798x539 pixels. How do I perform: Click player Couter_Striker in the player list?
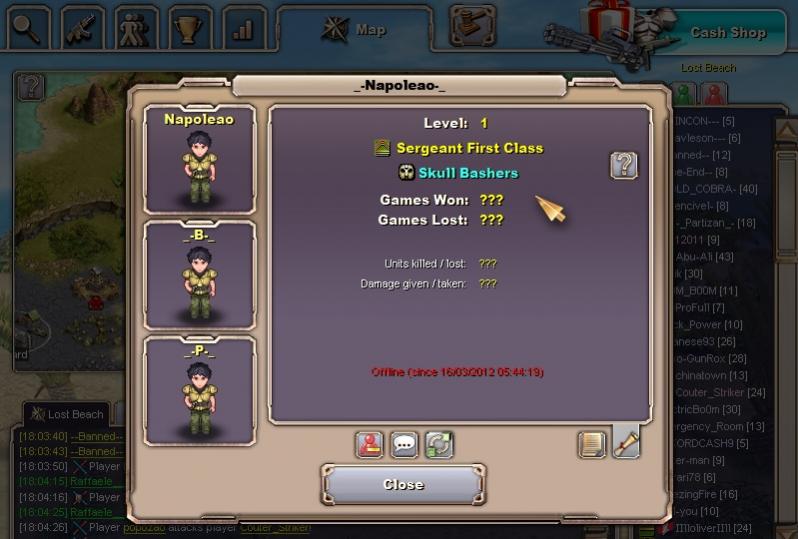(718, 392)
